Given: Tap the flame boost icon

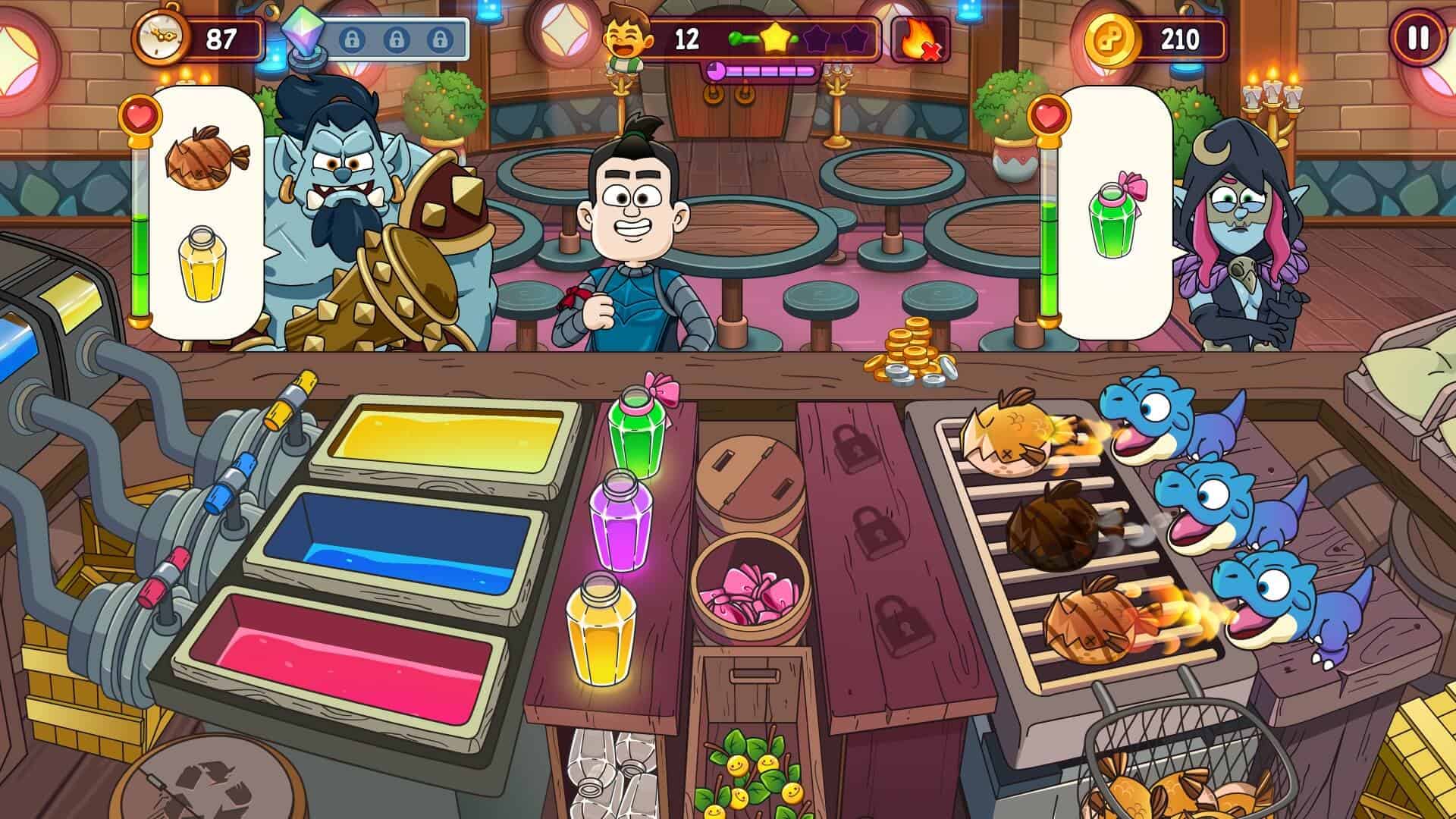Looking at the screenshot, I should [x=920, y=39].
